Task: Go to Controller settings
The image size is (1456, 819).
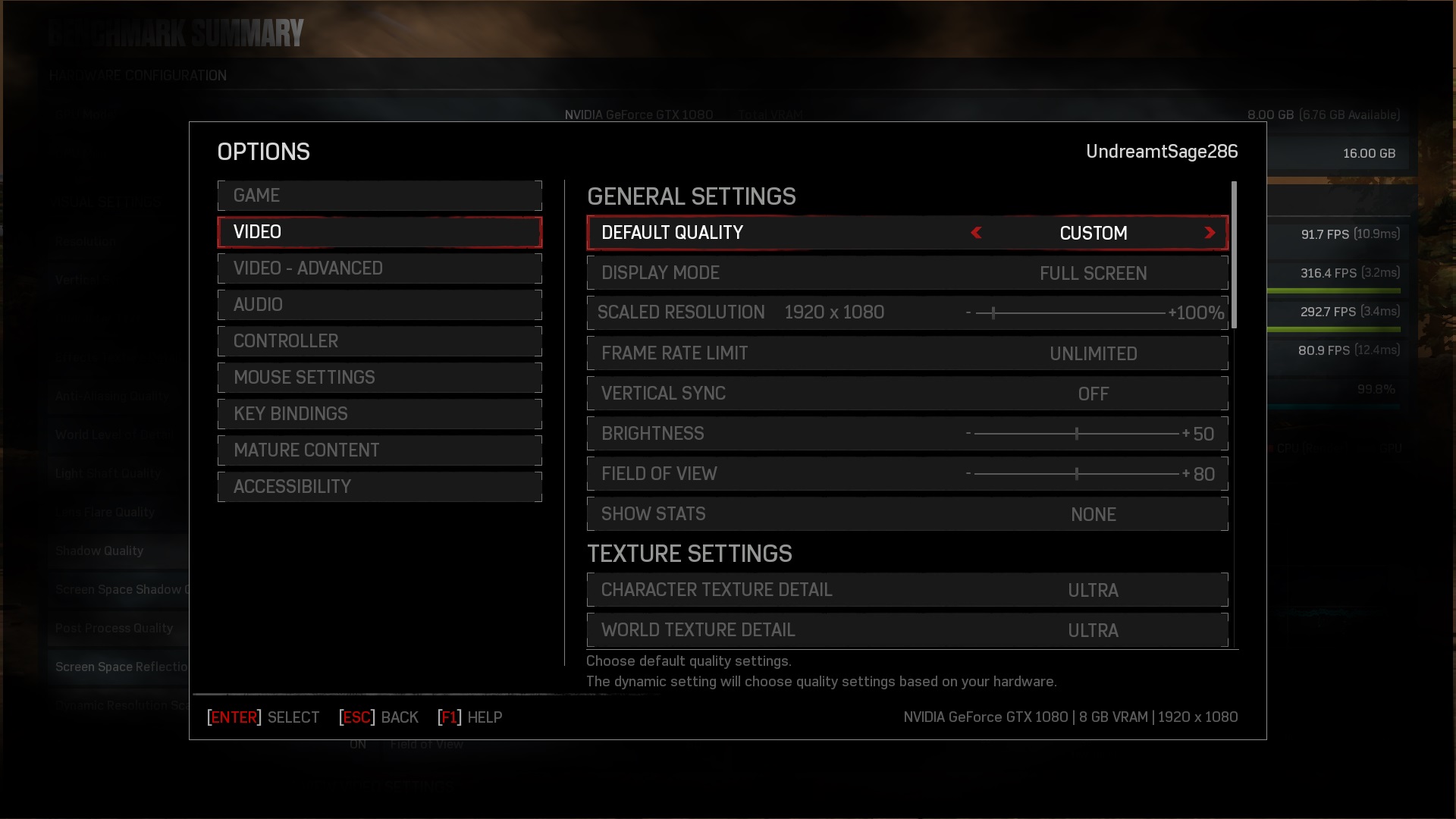Action: pyautogui.click(x=379, y=341)
